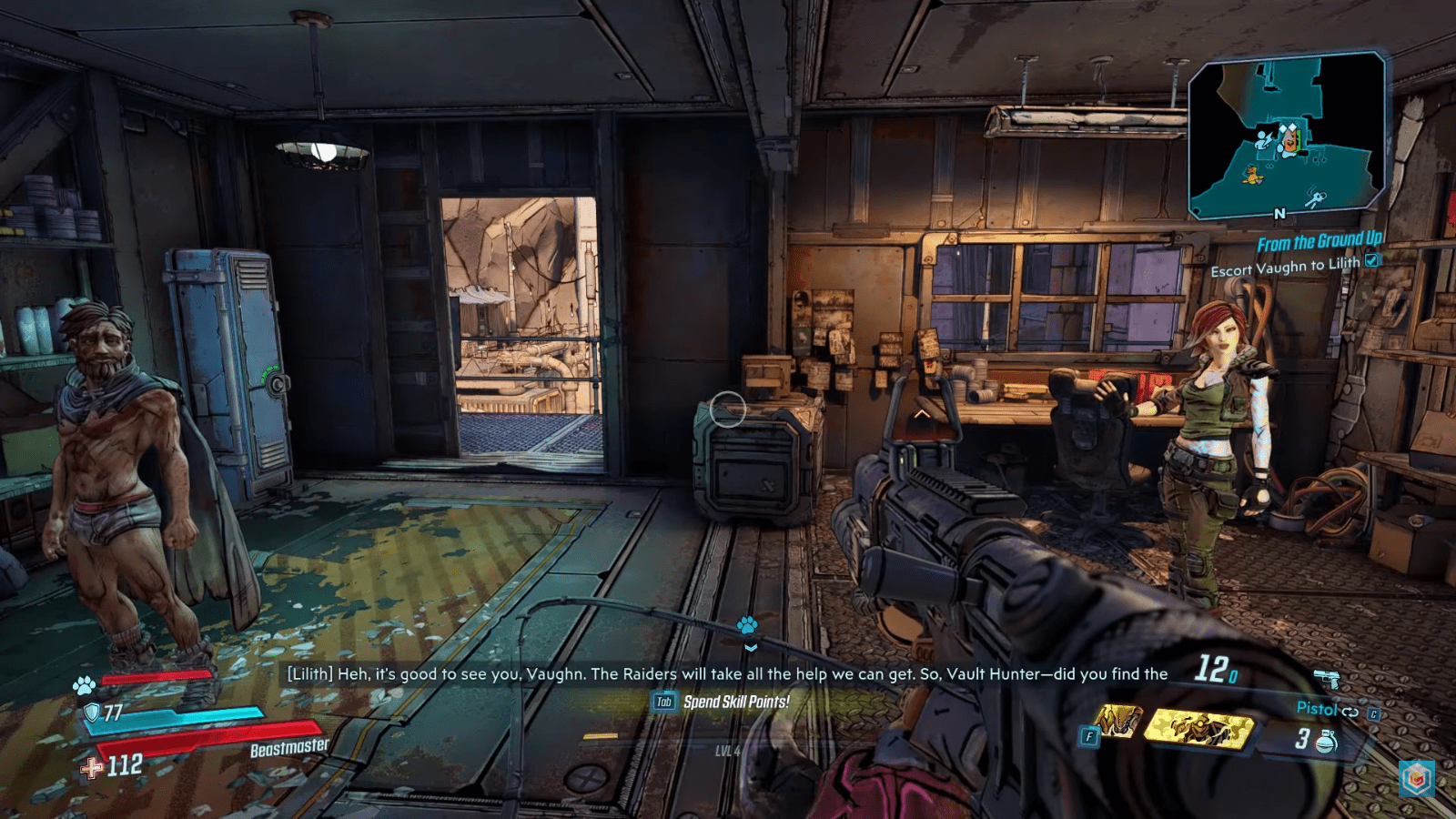Screen dimensions: 1456x819
Task: Open Spend Skill Points via the Tab prompt
Action: point(665,703)
